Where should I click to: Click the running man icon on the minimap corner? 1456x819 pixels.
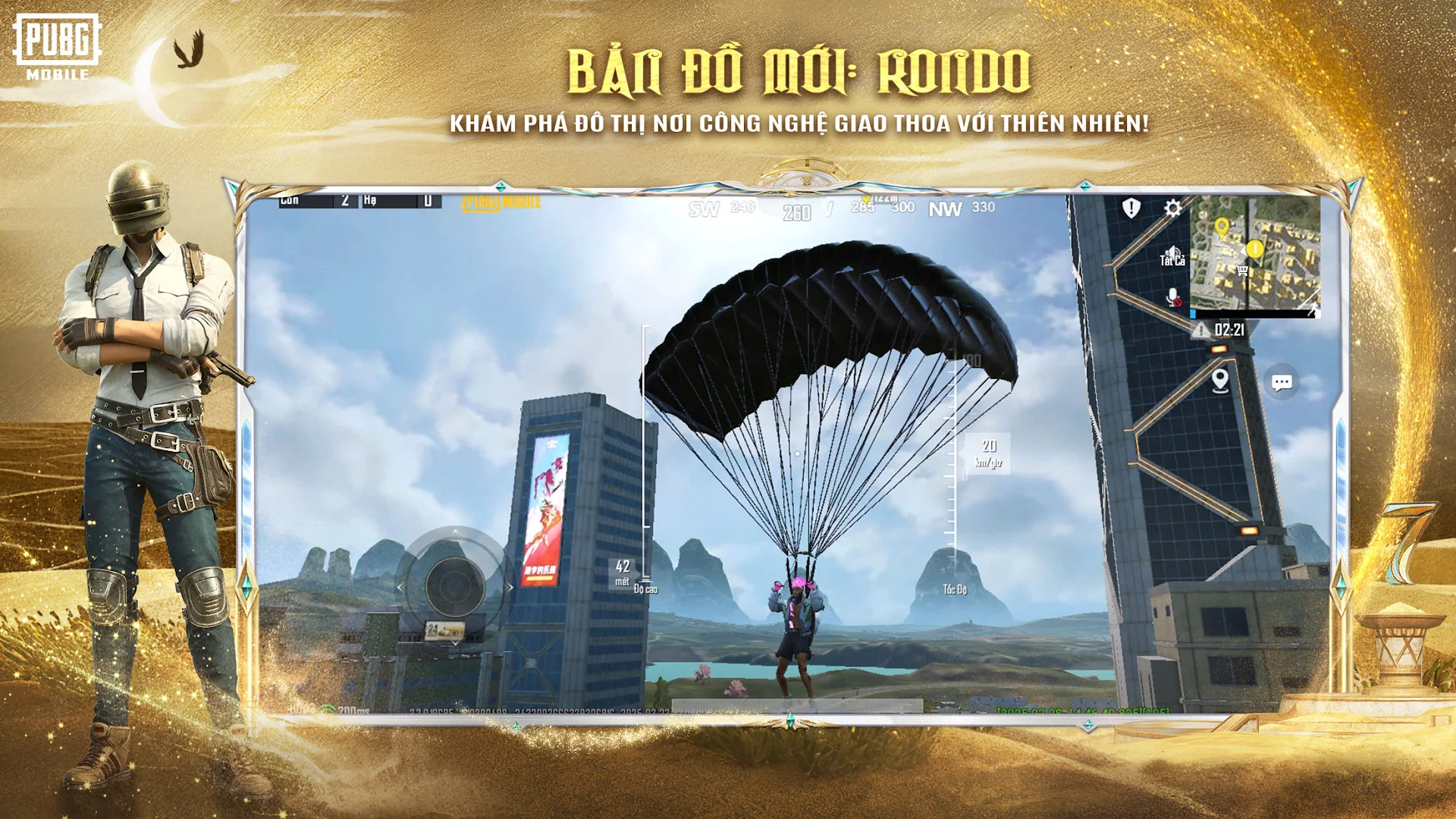click(x=1313, y=310)
